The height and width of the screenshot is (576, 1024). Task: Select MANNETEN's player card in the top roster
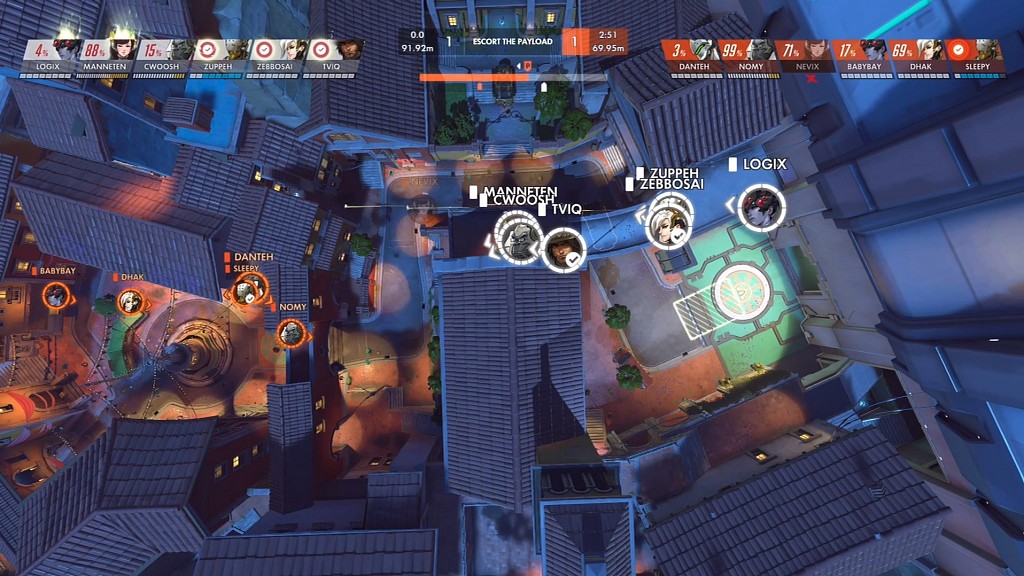point(109,55)
